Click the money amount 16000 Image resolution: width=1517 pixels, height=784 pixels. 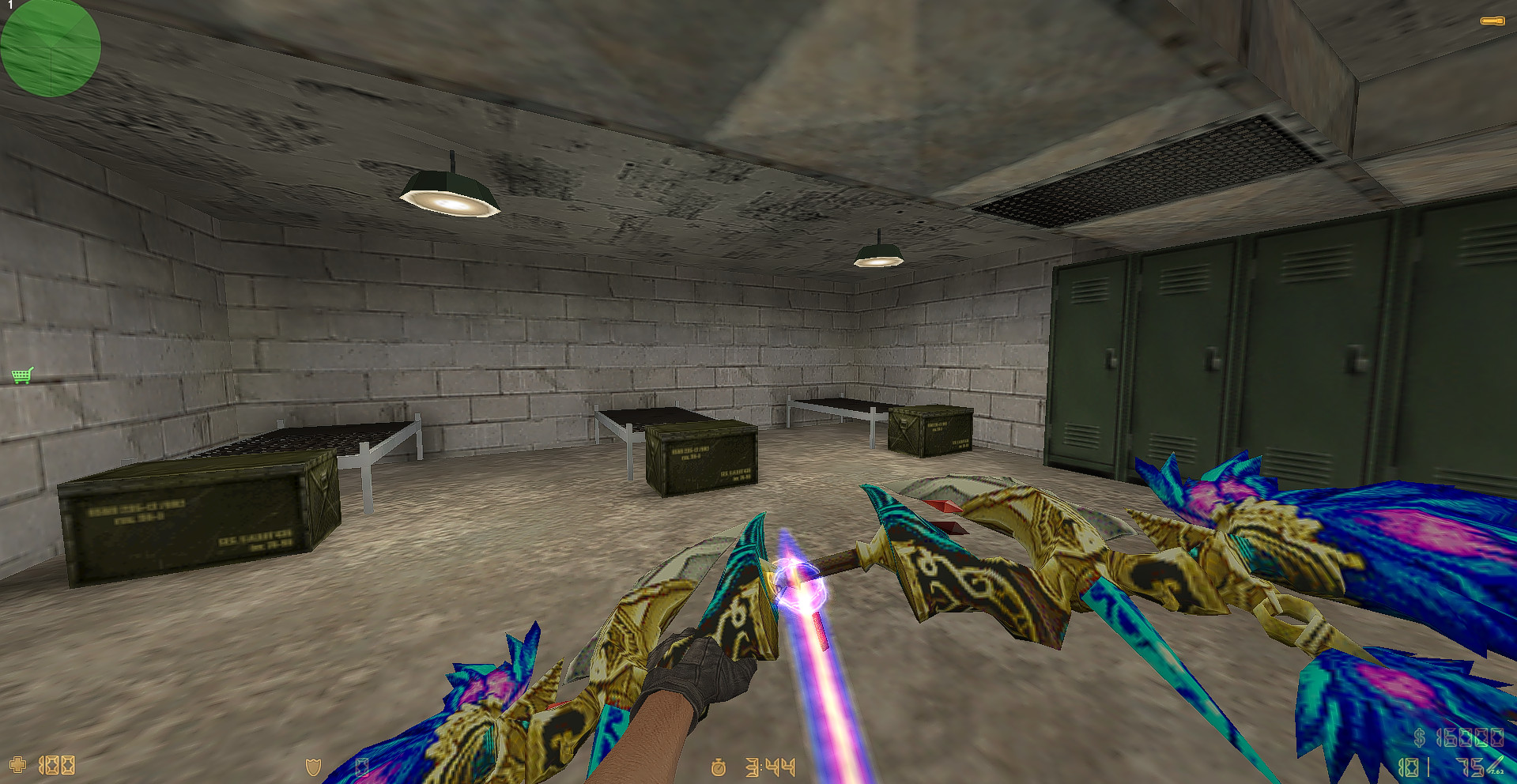coord(1470,737)
